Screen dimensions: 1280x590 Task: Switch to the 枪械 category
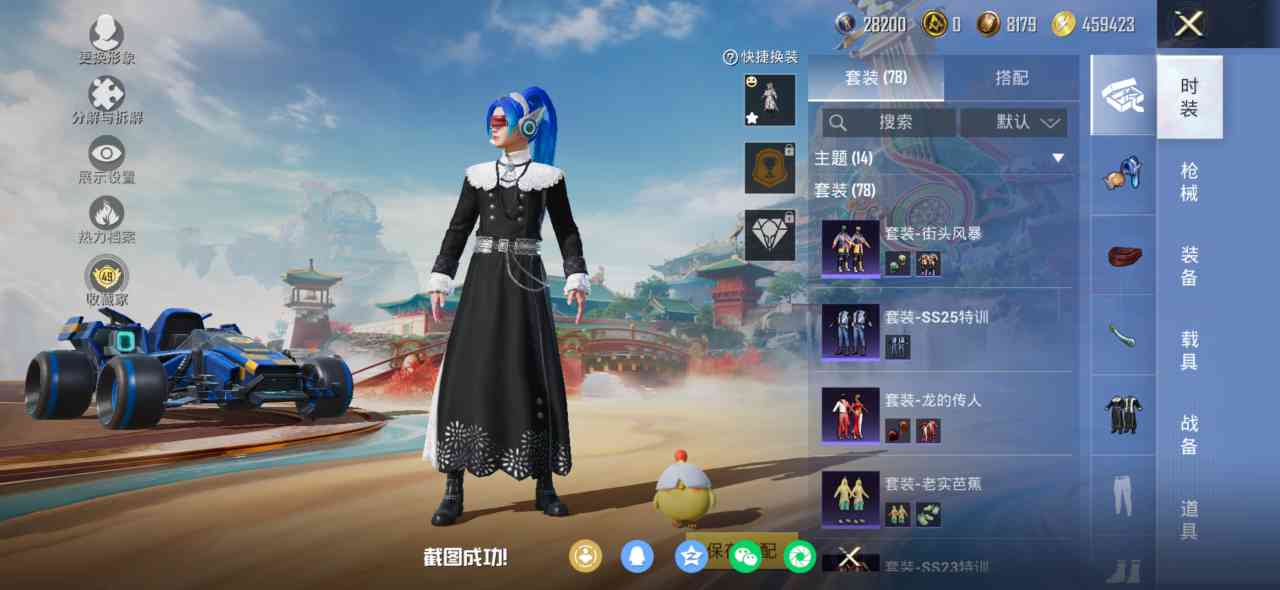(x=1189, y=182)
